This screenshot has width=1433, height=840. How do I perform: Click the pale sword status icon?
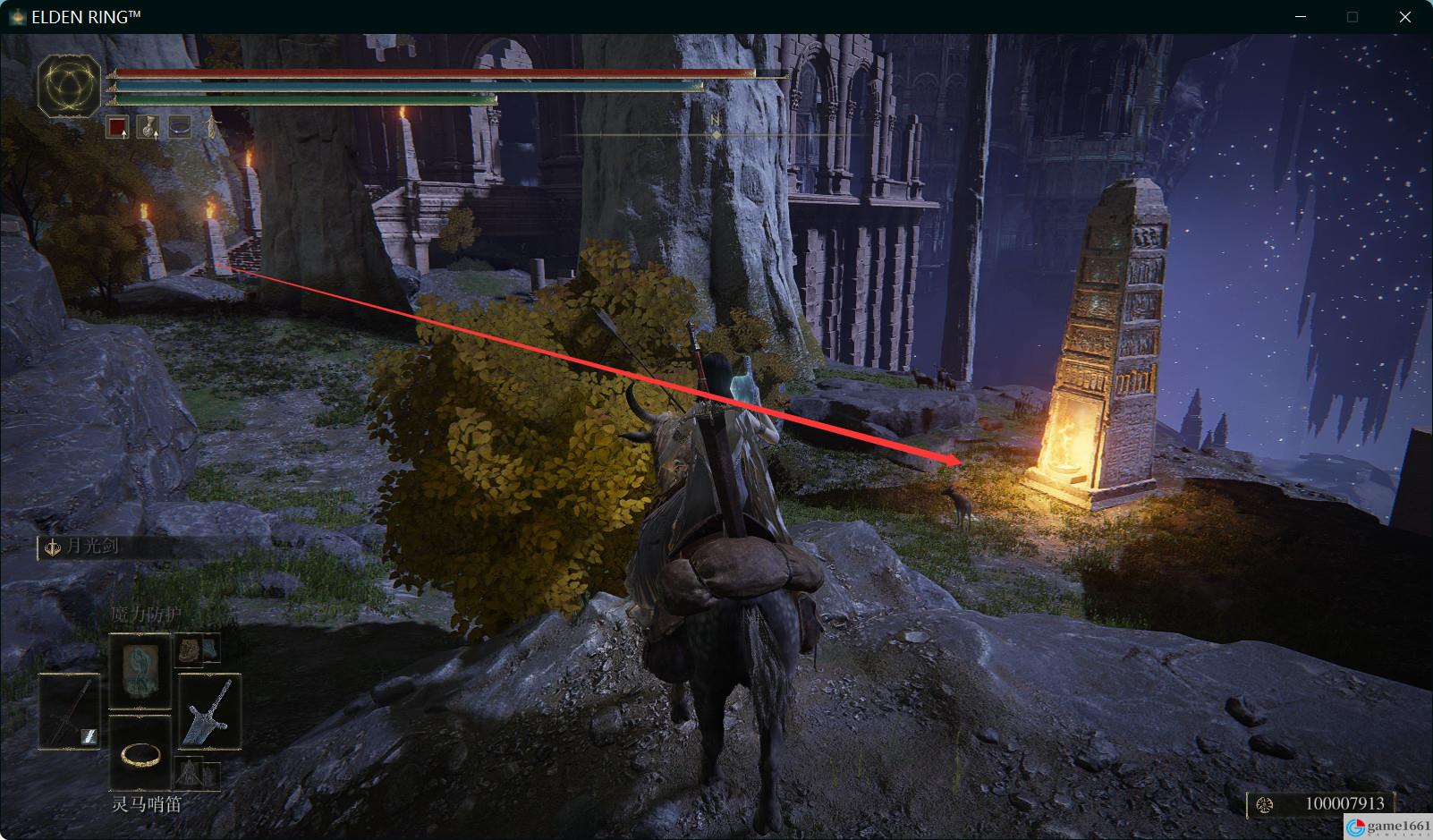click(x=212, y=127)
